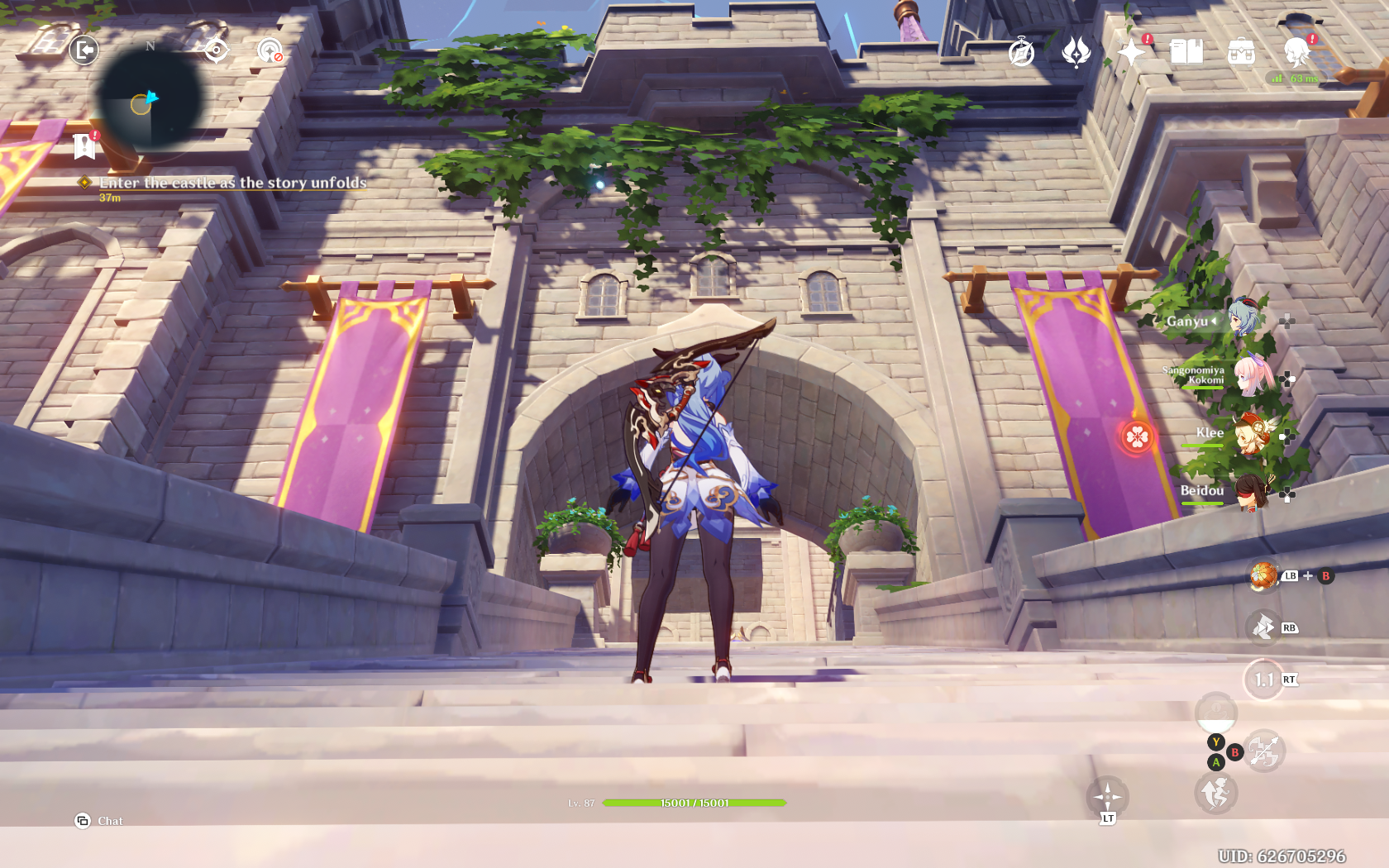Open the inventory backpack icon

point(1241,52)
